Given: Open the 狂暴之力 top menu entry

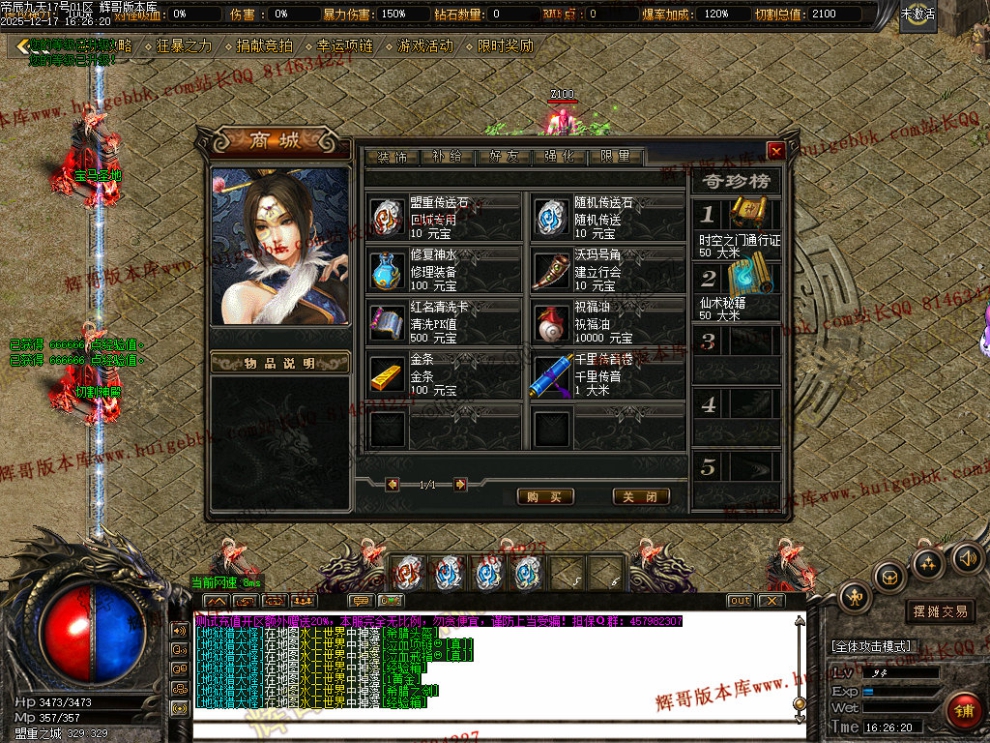Looking at the screenshot, I should (x=185, y=46).
